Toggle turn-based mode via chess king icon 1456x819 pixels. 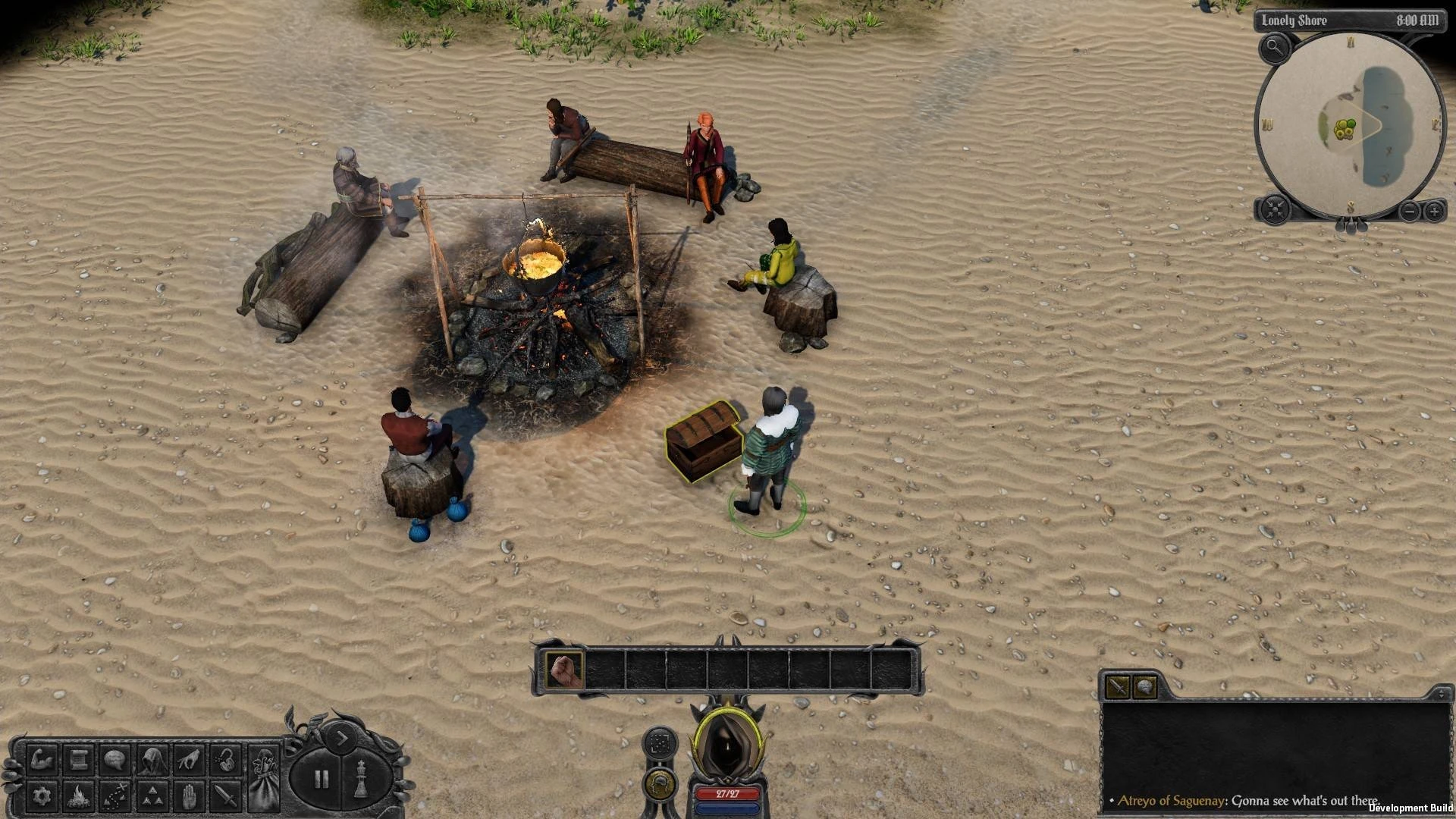tap(362, 778)
